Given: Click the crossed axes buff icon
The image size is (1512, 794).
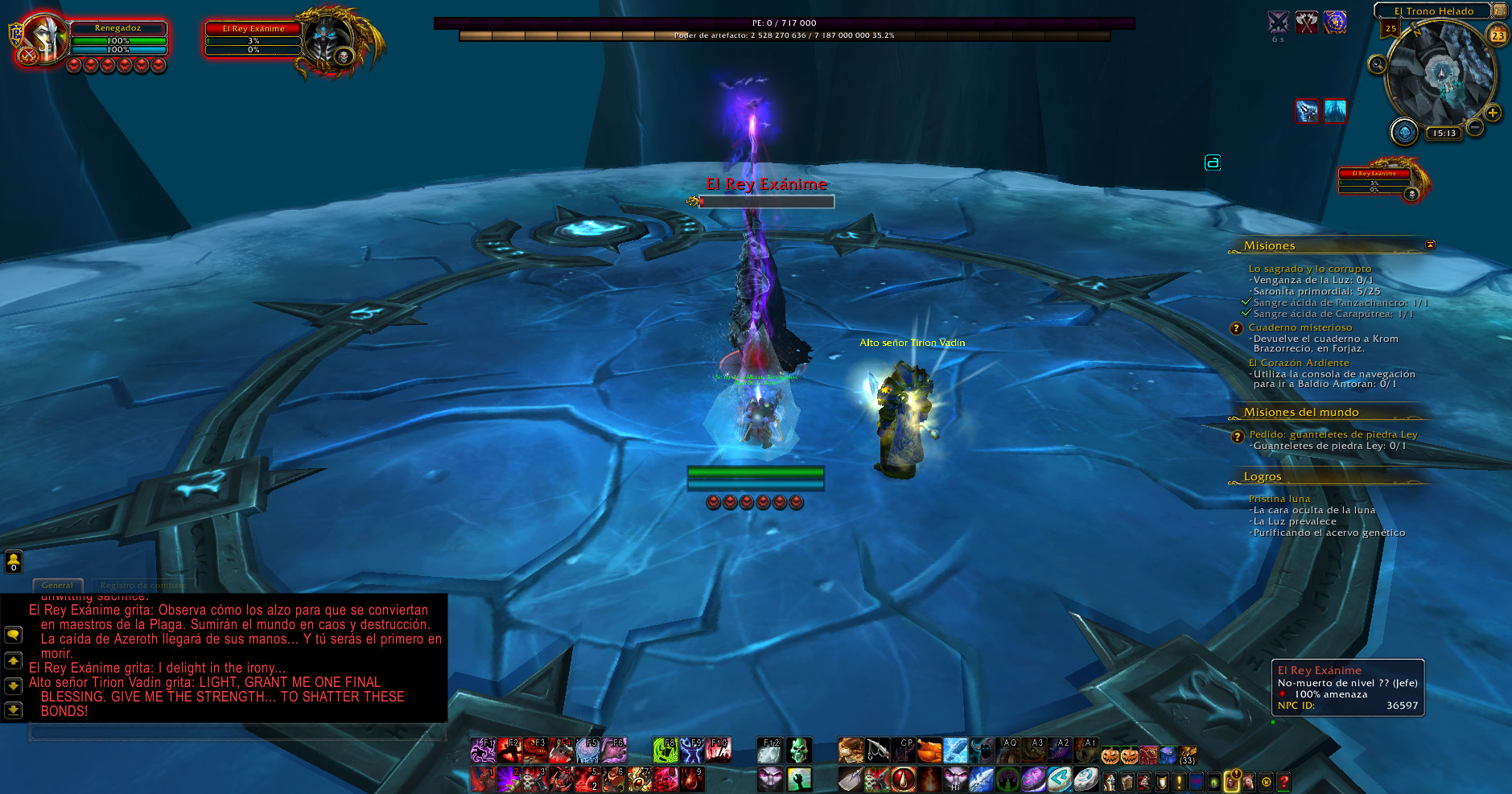Looking at the screenshot, I should (x=1307, y=23).
